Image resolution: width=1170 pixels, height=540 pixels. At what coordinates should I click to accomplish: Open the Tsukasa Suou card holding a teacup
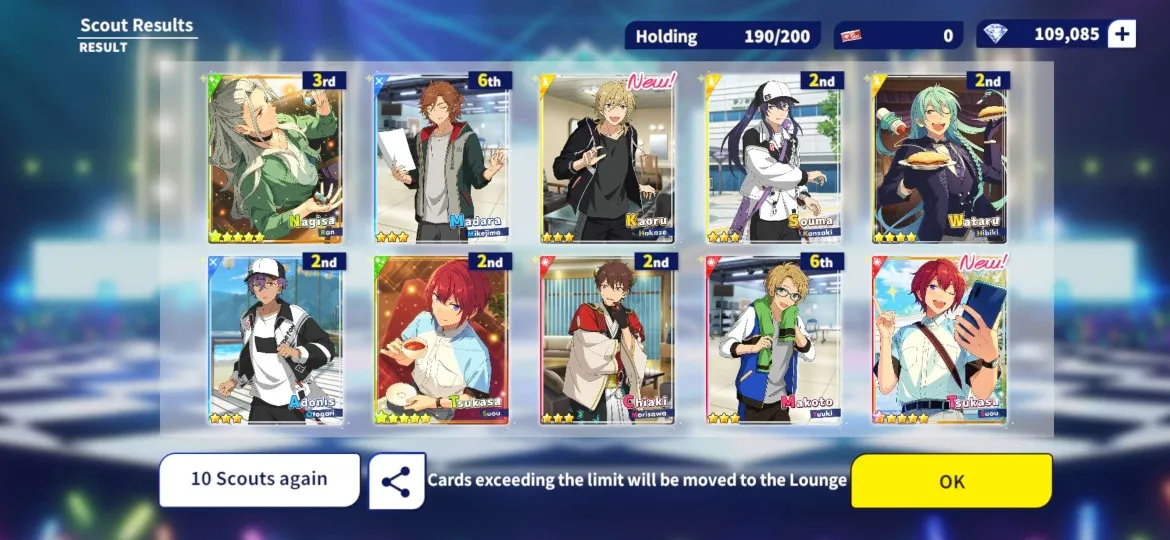pyautogui.click(x=442, y=340)
